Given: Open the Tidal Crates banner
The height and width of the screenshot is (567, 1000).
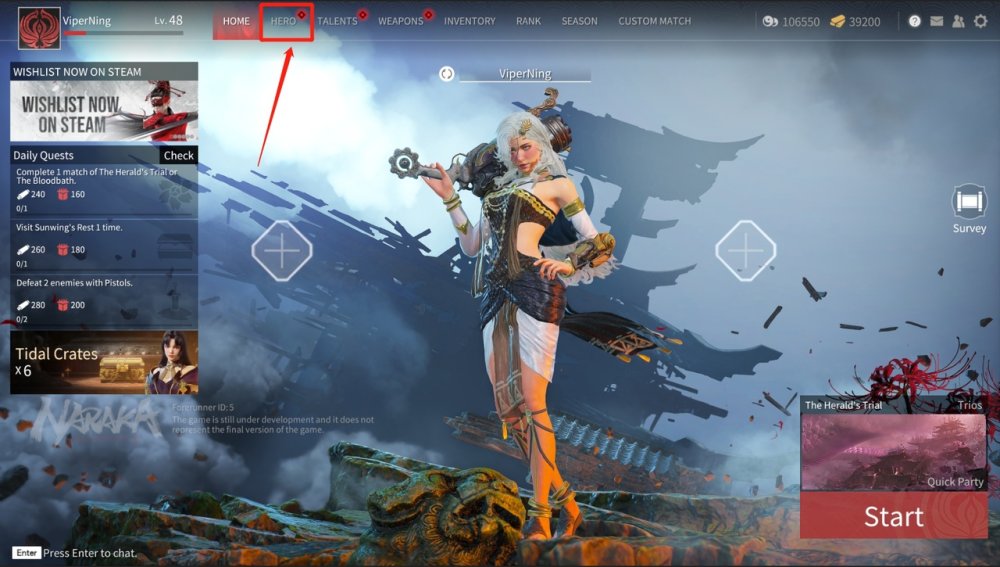Looking at the screenshot, I should [x=104, y=362].
